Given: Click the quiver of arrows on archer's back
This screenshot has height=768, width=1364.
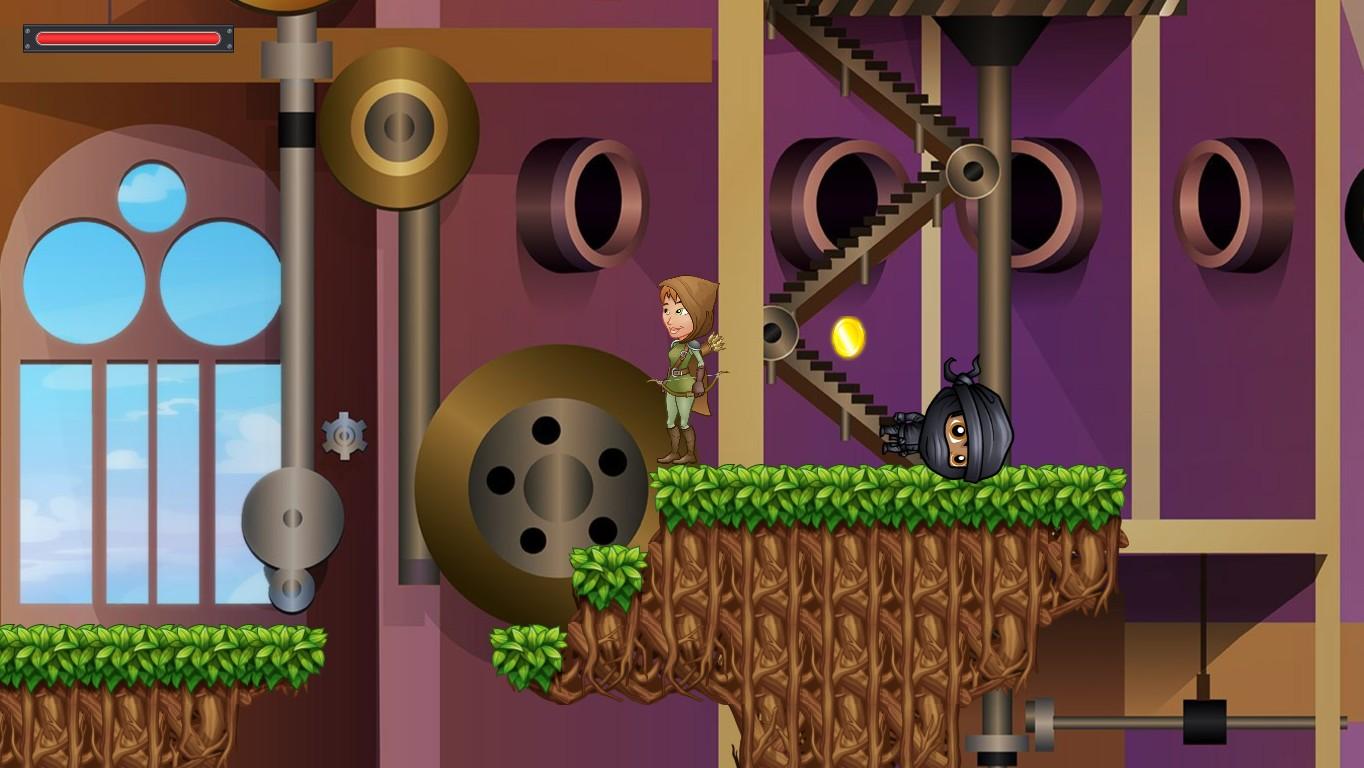Looking at the screenshot, I should pyautogui.click(x=714, y=345).
